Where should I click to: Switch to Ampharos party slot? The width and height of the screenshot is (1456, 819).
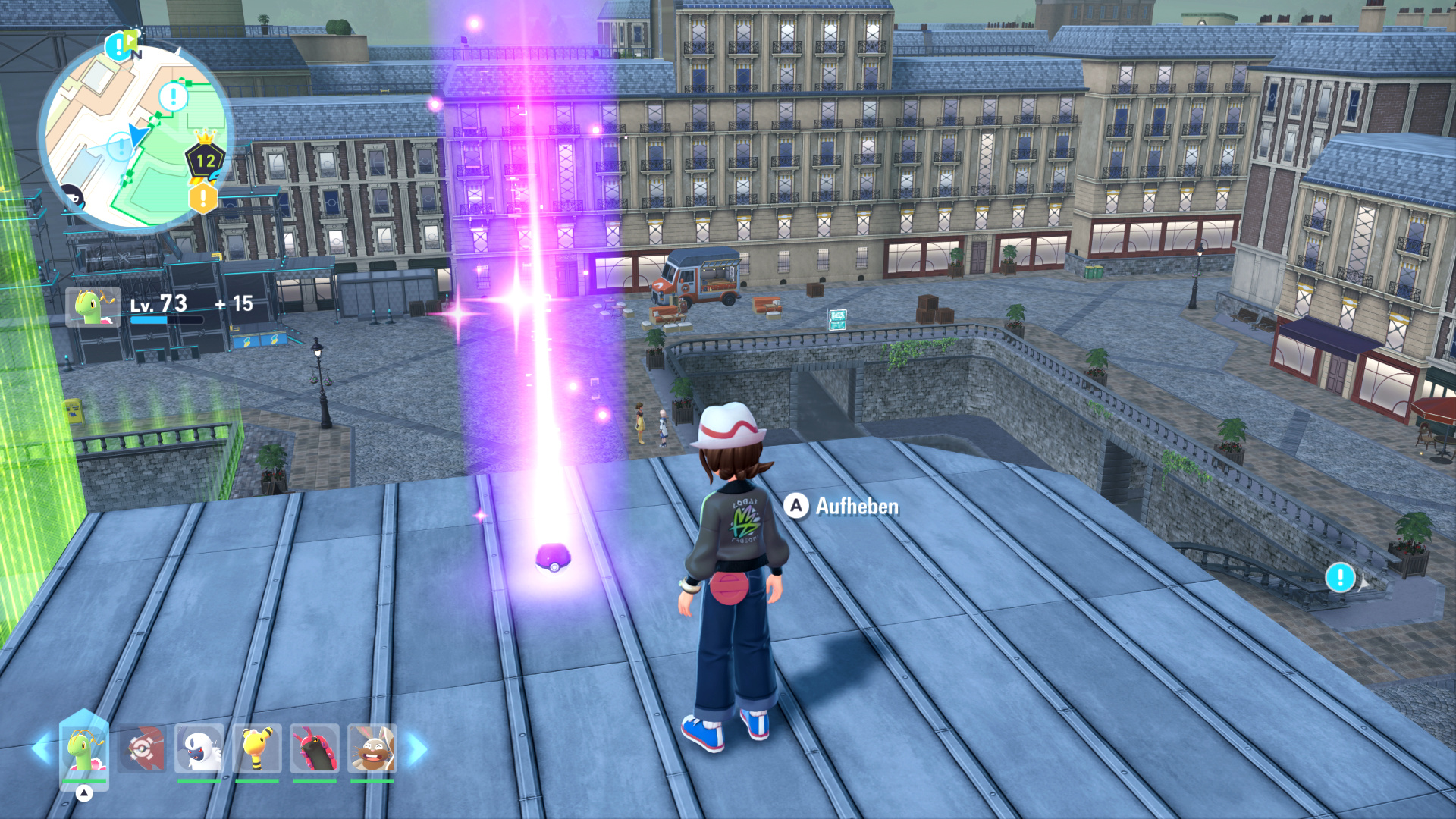257,749
